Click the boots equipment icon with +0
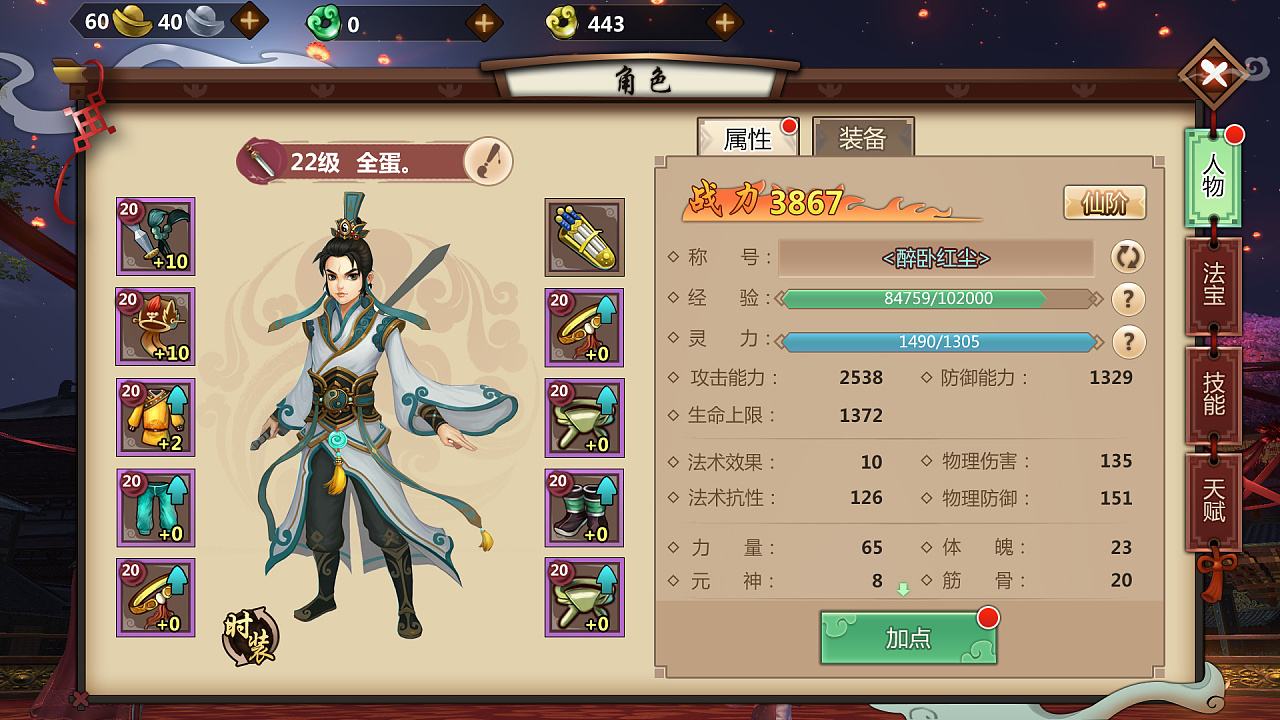The width and height of the screenshot is (1280, 720). click(x=585, y=508)
